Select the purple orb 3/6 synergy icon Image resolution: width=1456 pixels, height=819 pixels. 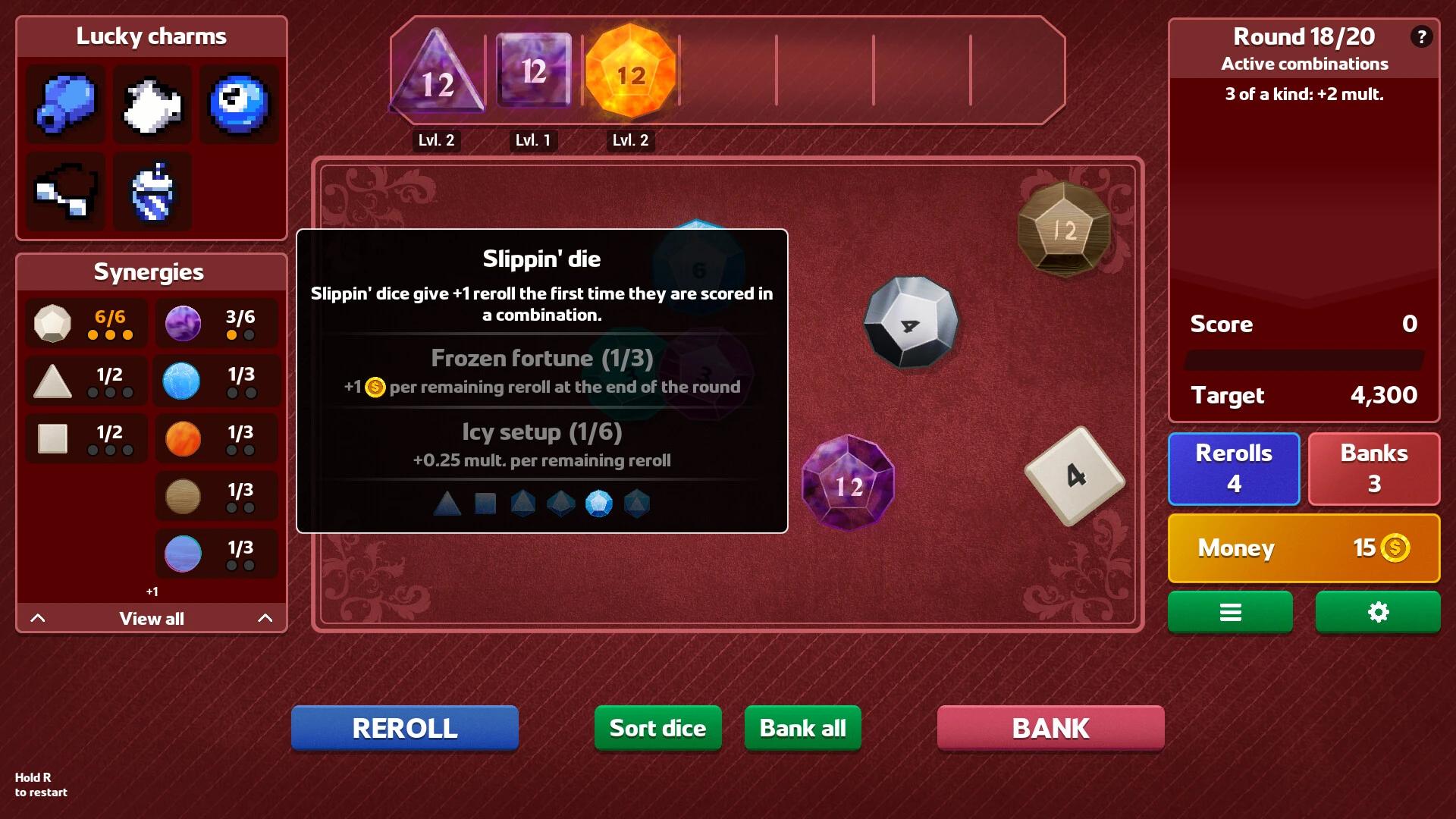[x=183, y=322]
